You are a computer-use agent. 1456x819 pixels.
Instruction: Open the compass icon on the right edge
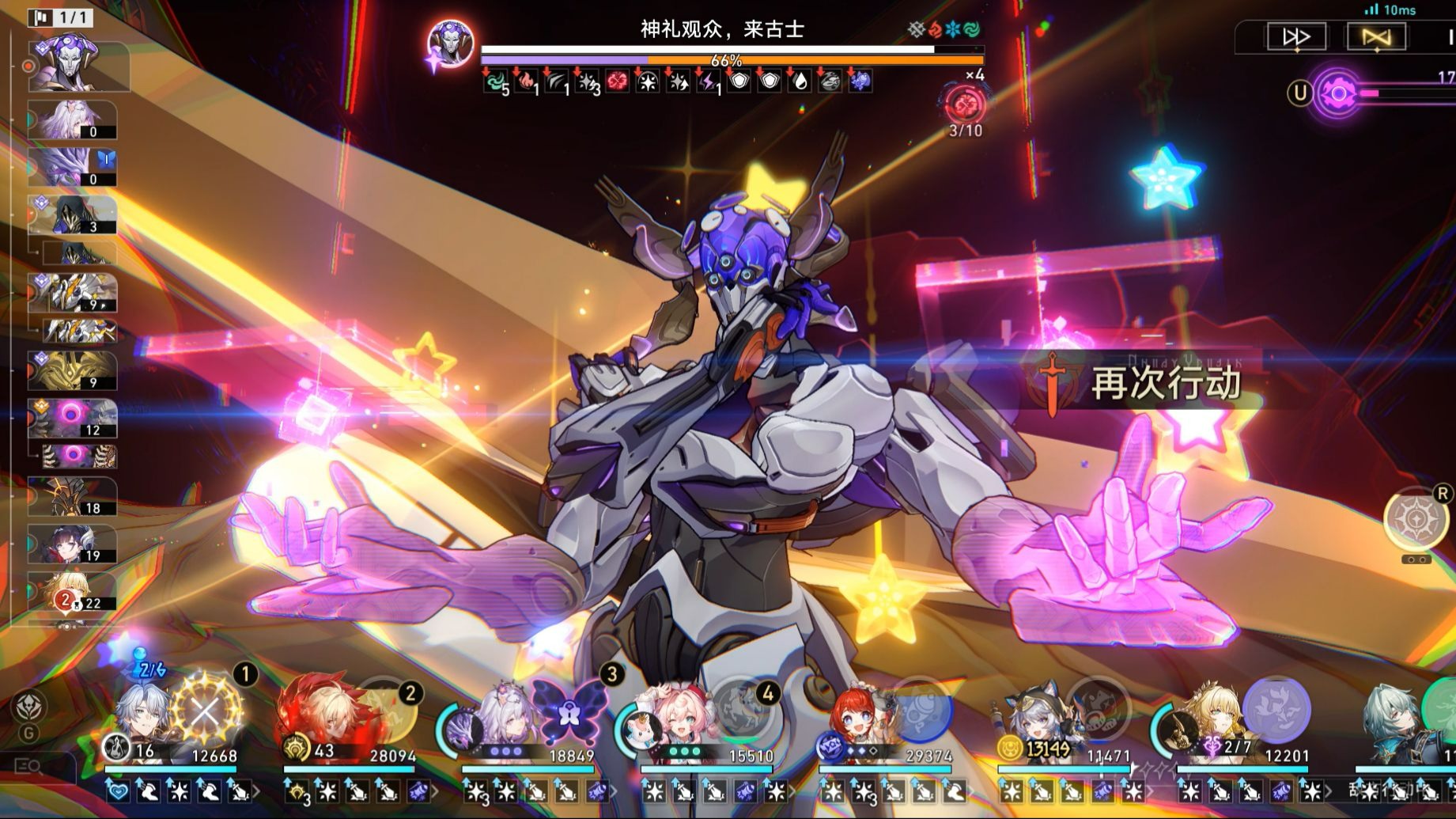tap(1415, 519)
